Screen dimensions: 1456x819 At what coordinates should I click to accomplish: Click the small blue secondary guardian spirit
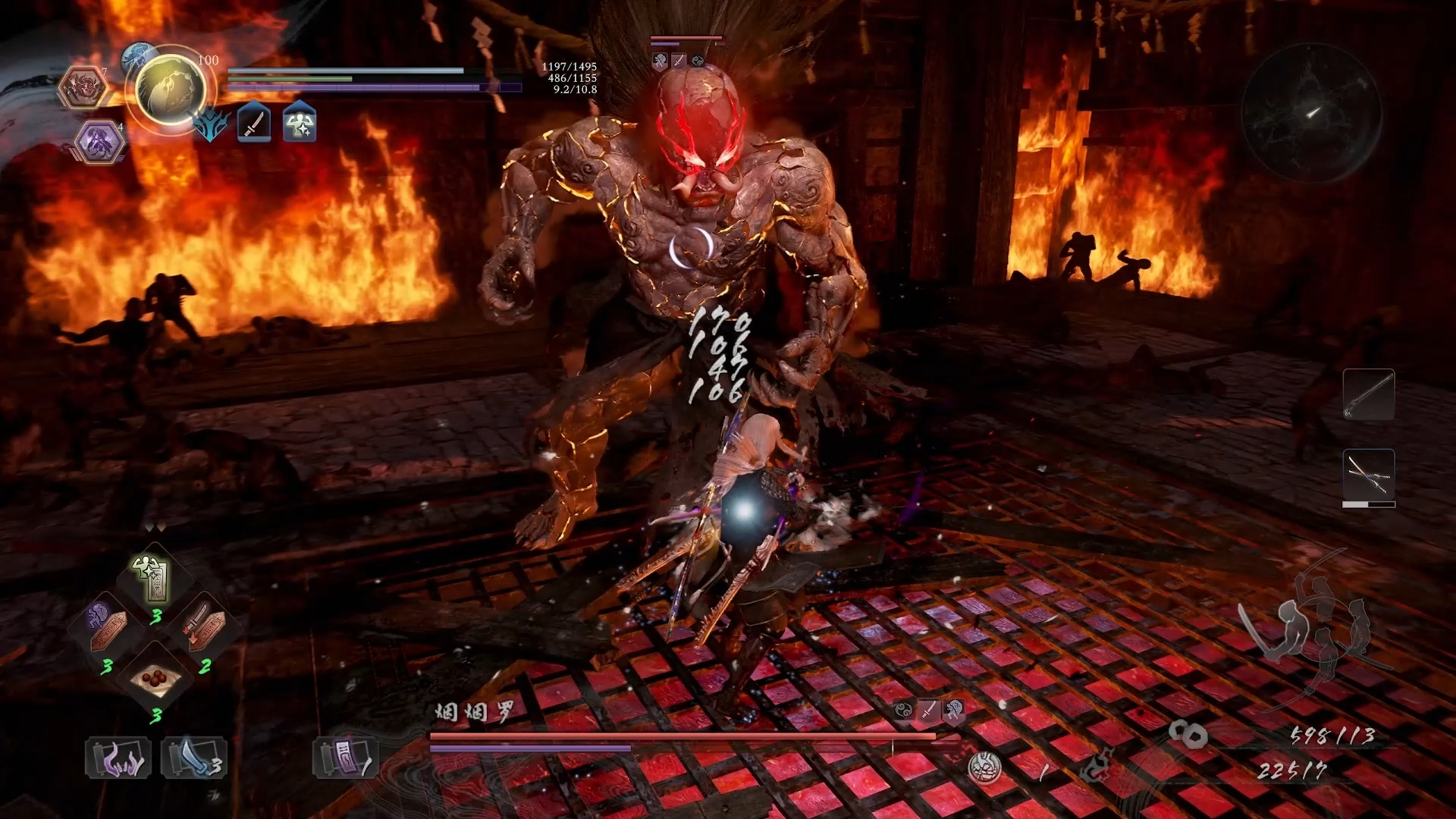138,55
